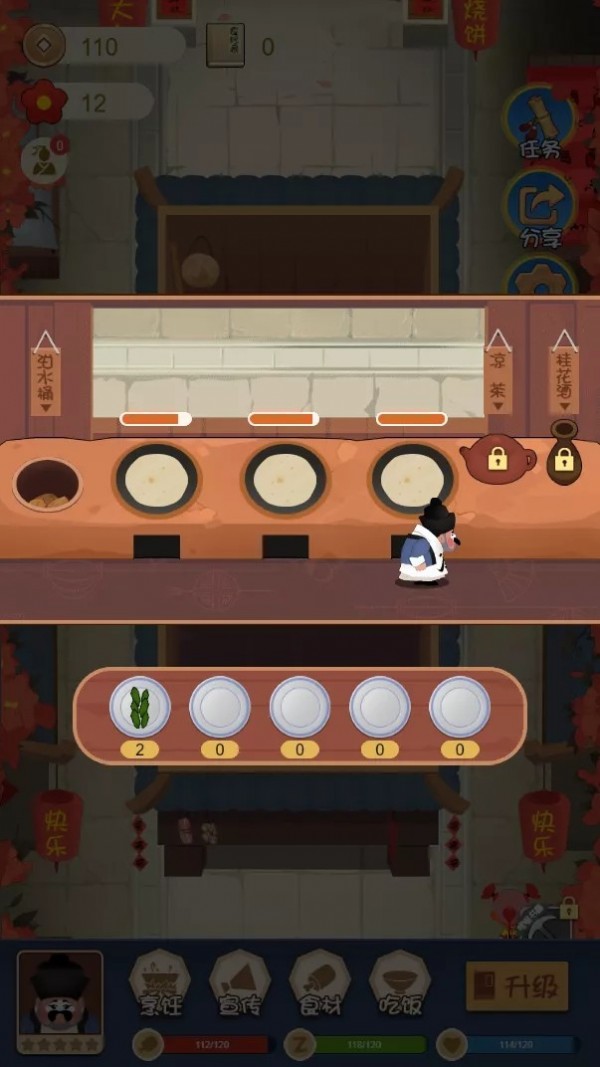Tap the 分享 share button
This screenshot has height=1067, width=600.
[540, 209]
